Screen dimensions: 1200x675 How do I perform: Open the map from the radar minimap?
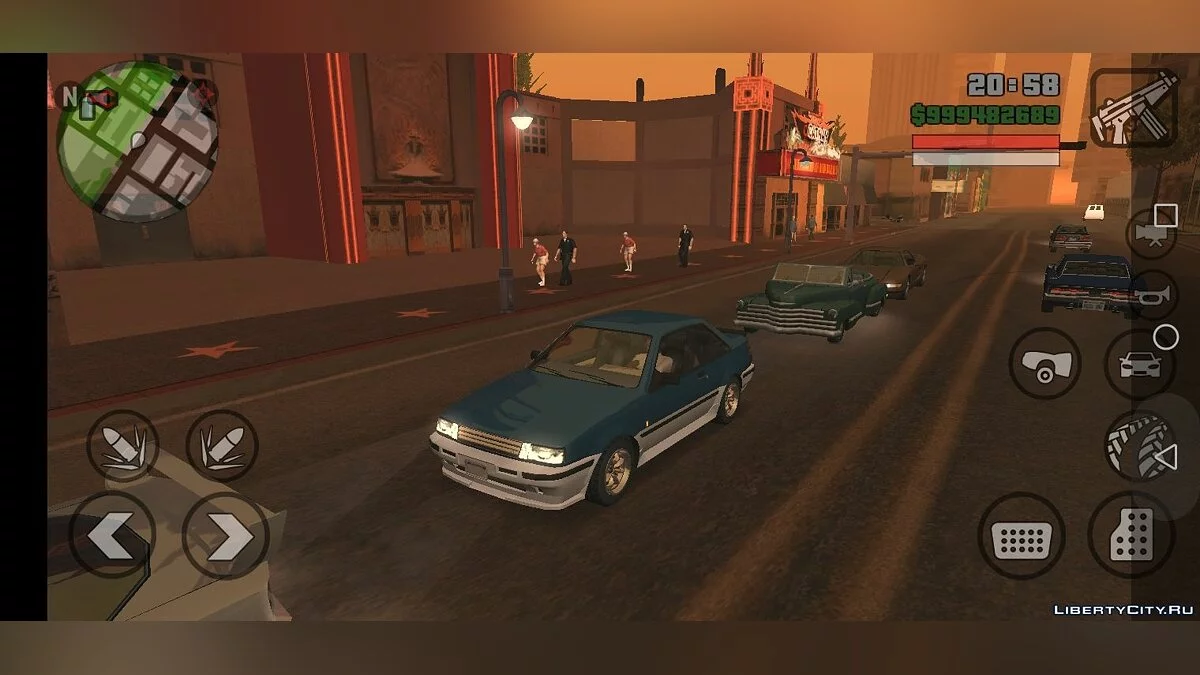[136, 141]
